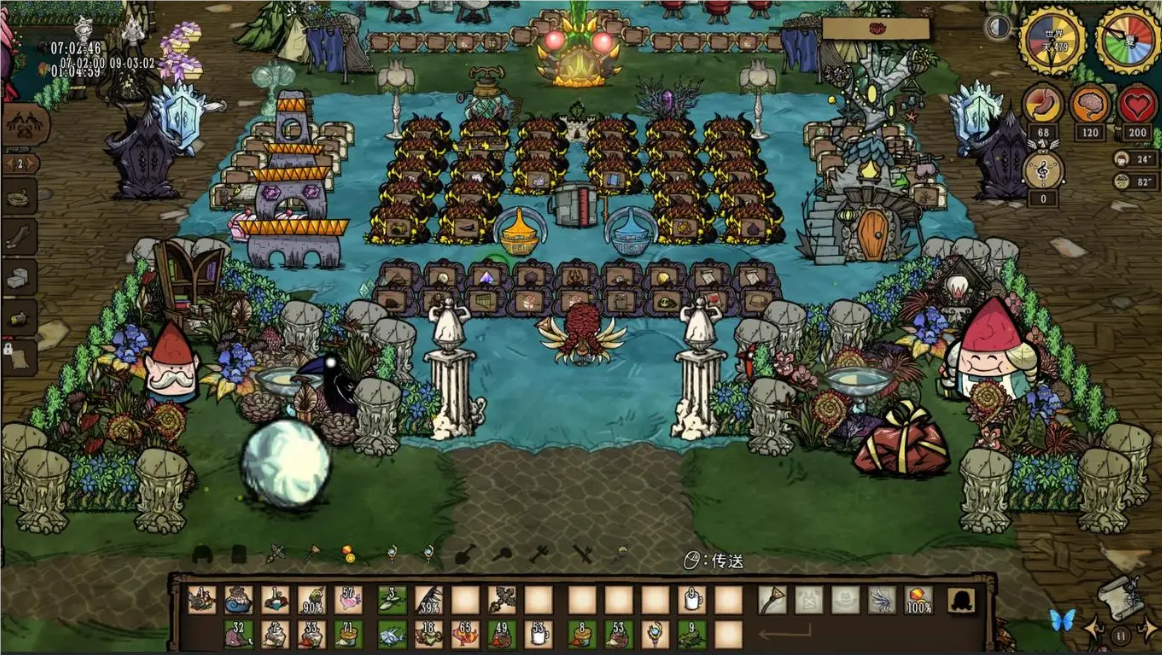Screen dimensions: 1162x655
Task: Open the dark backpack silhouette slot
Action: click(962, 600)
